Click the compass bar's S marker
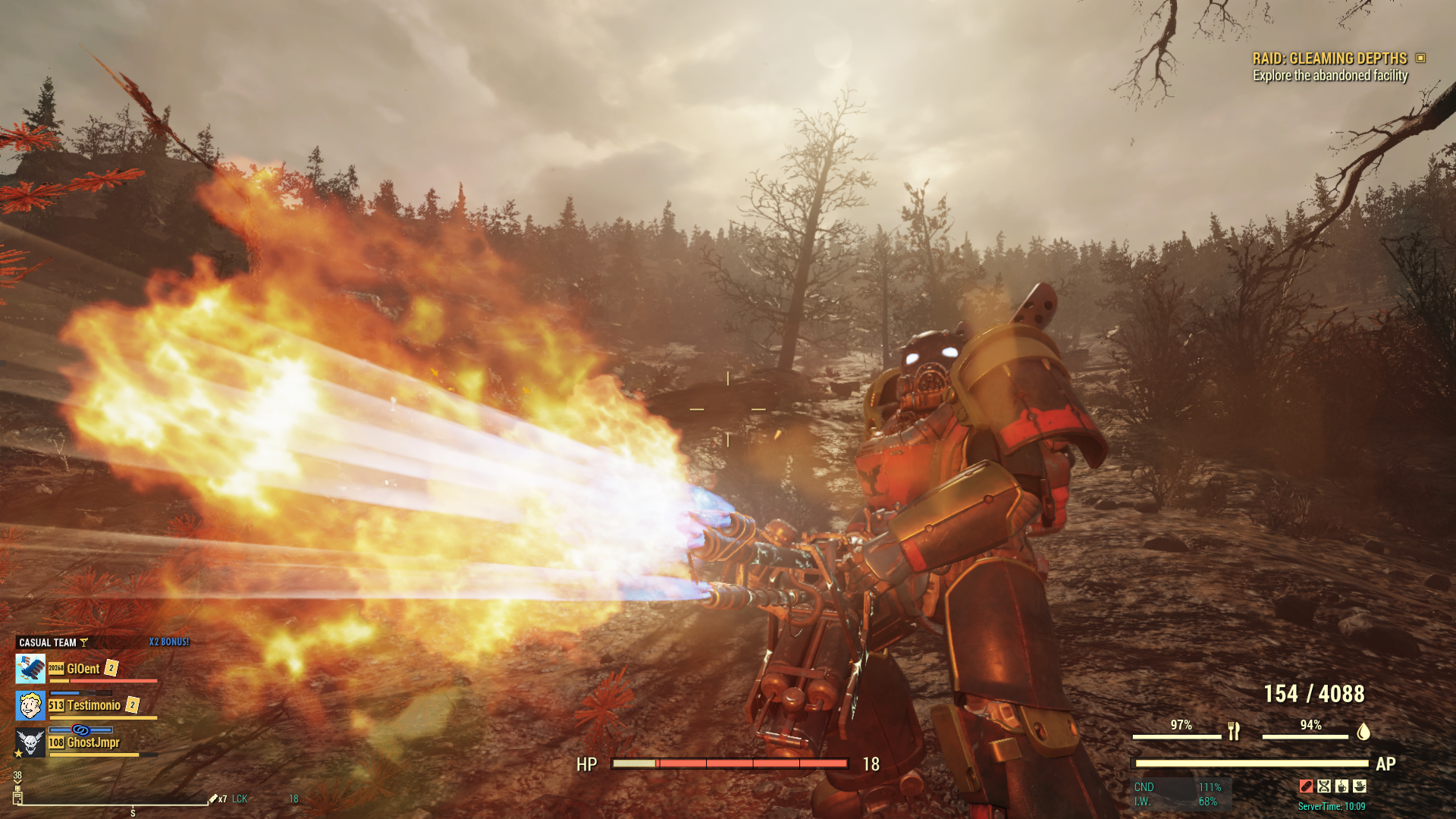Viewport: 1456px width, 819px height. click(133, 812)
